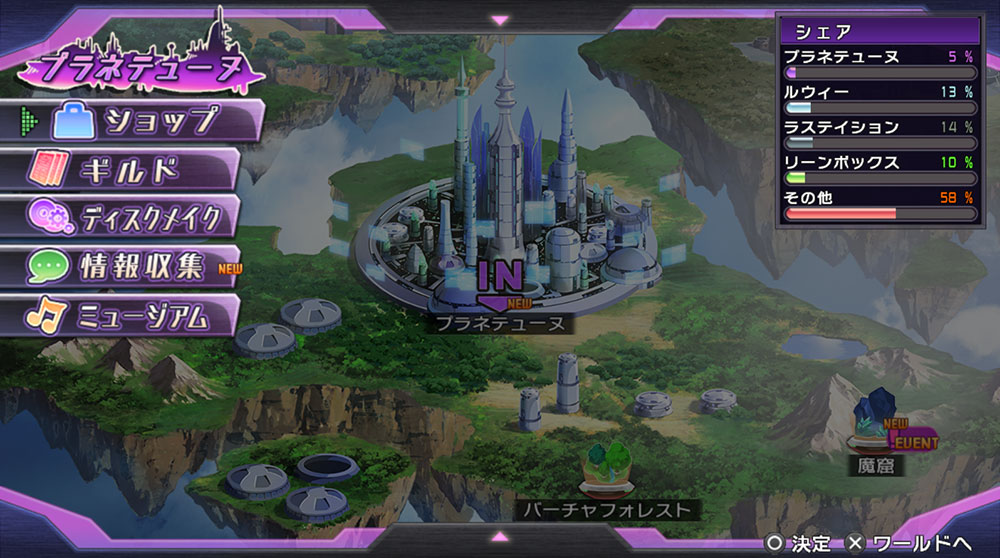Choose the ディスクメイク disc make option

coord(125,217)
